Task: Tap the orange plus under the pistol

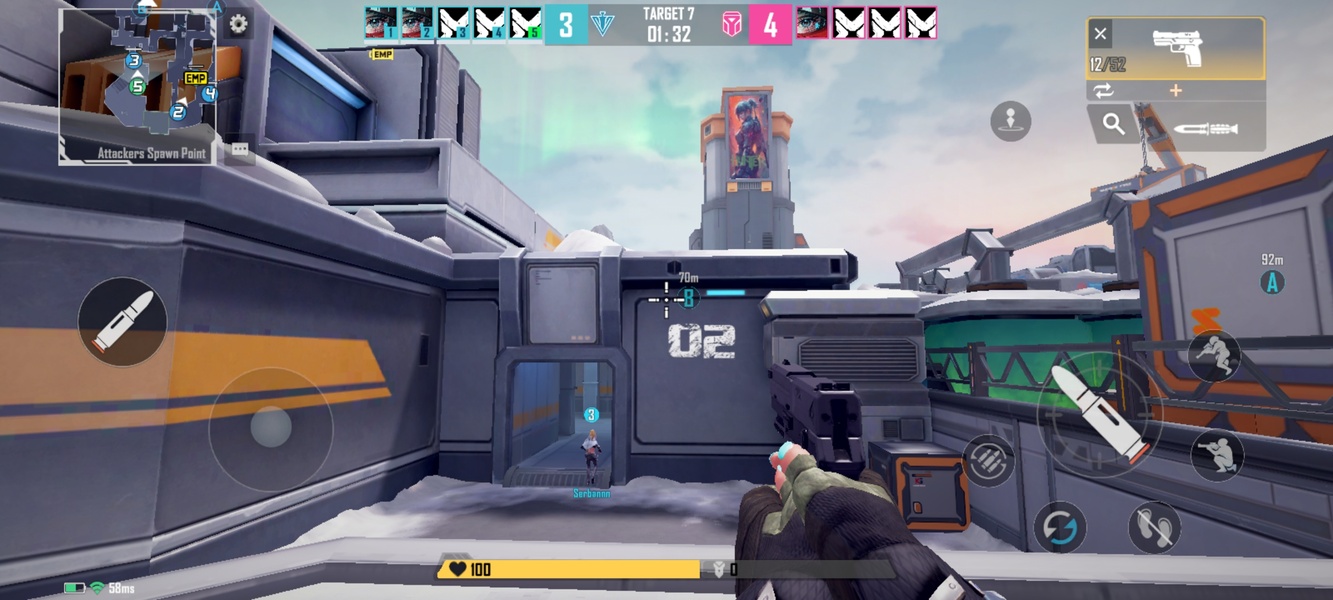Action: pos(1176,91)
